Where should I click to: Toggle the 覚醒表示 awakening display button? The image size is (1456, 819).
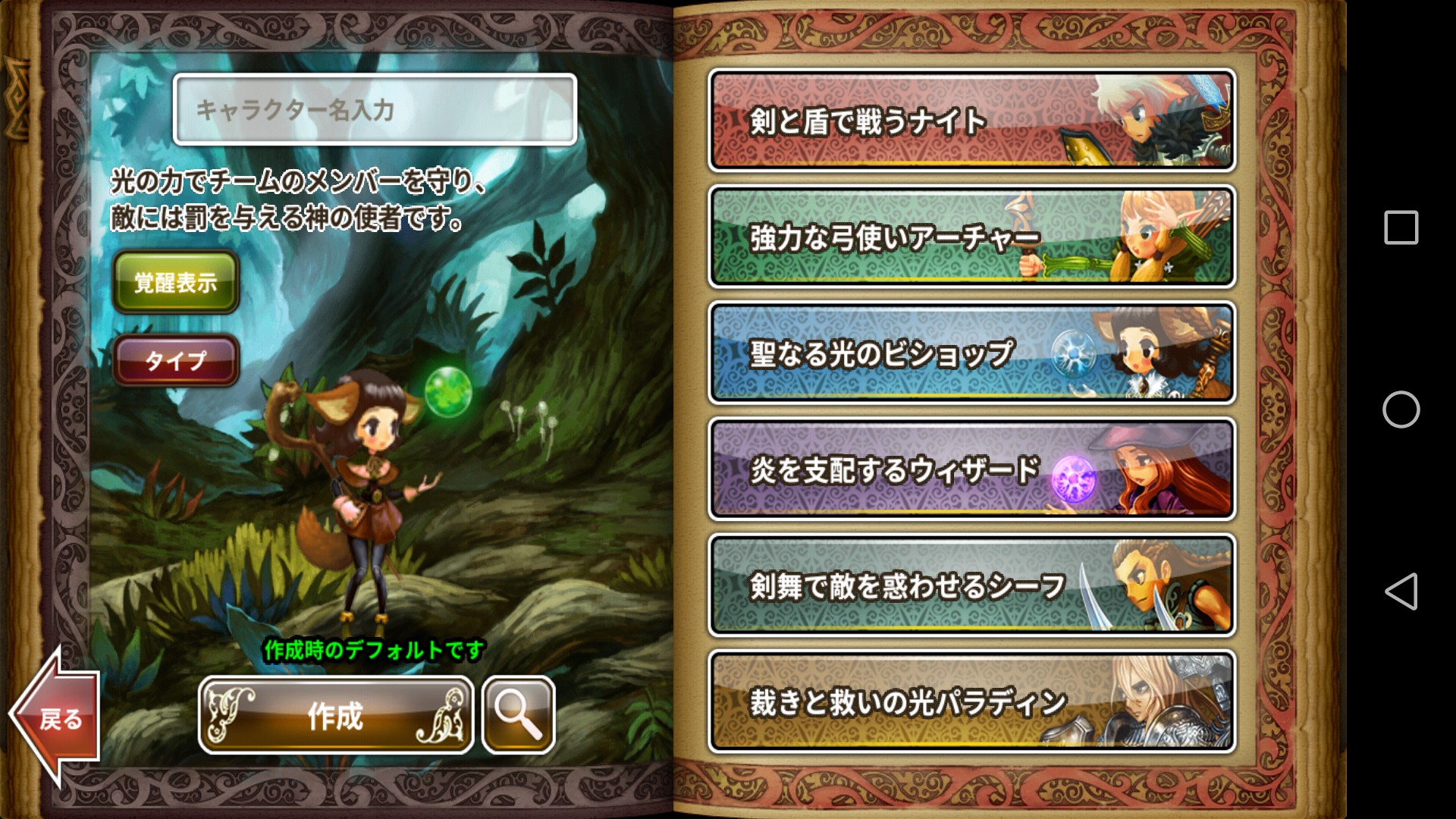pyautogui.click(x=176, y=282)
